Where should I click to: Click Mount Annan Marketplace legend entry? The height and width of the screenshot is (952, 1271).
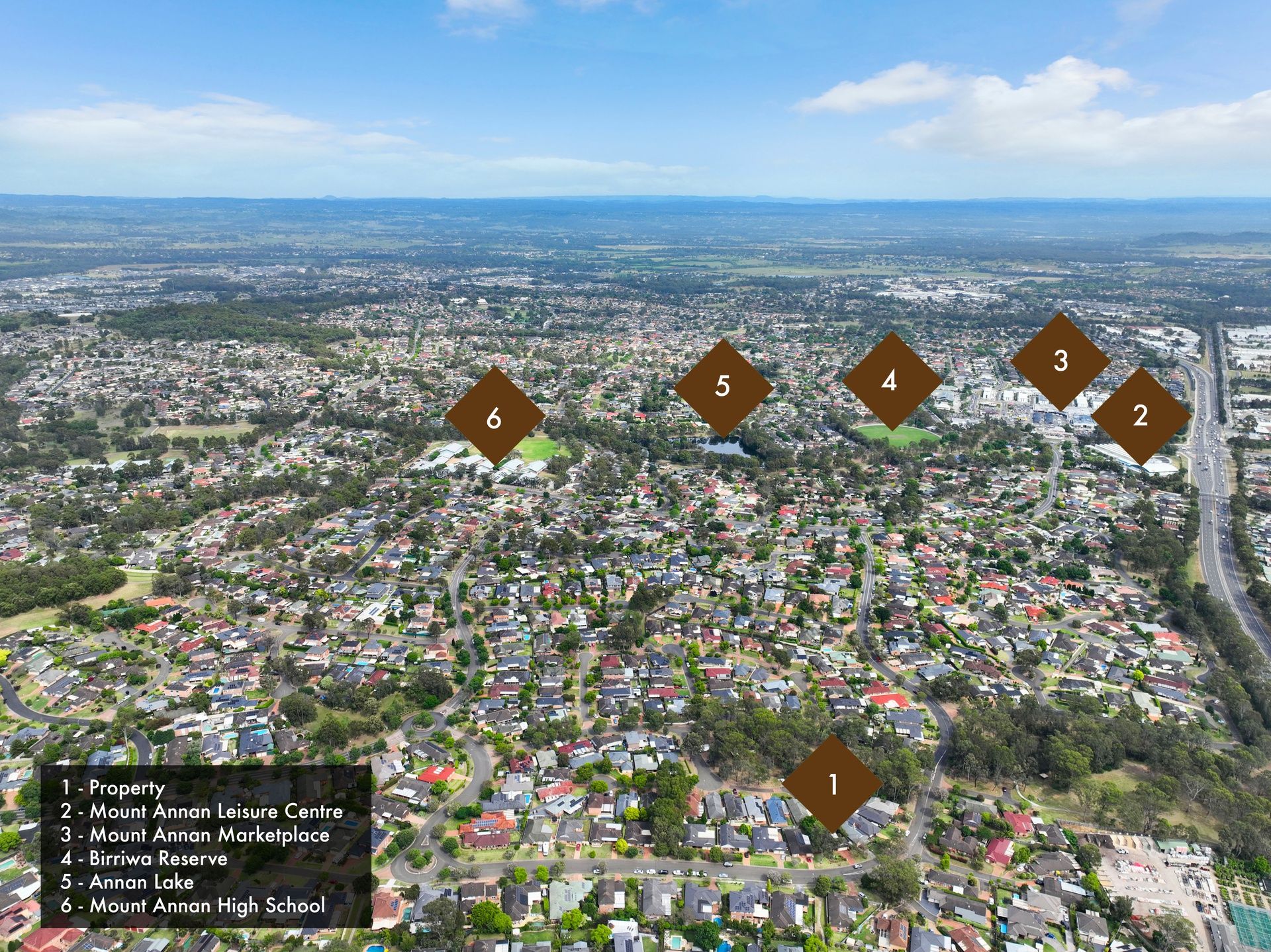pyautogui.click(x=195, y=835)
